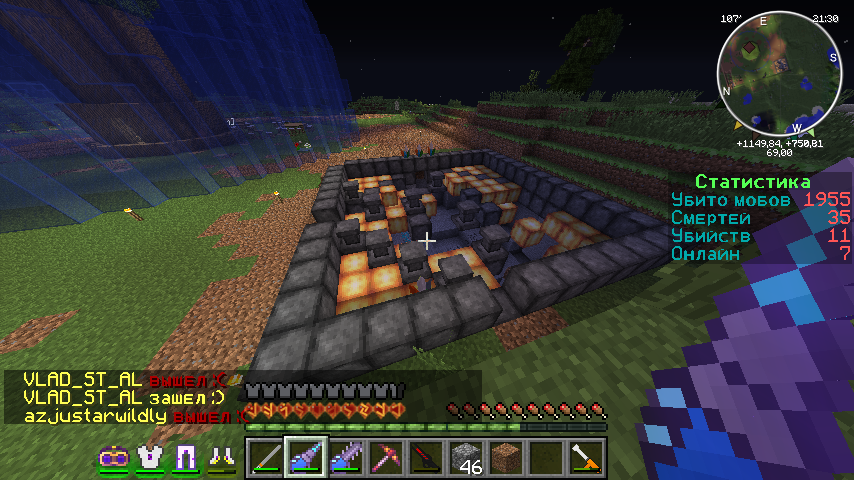Select the dirt block hotbar slot

pyautogui.click(x=505, y=457)
